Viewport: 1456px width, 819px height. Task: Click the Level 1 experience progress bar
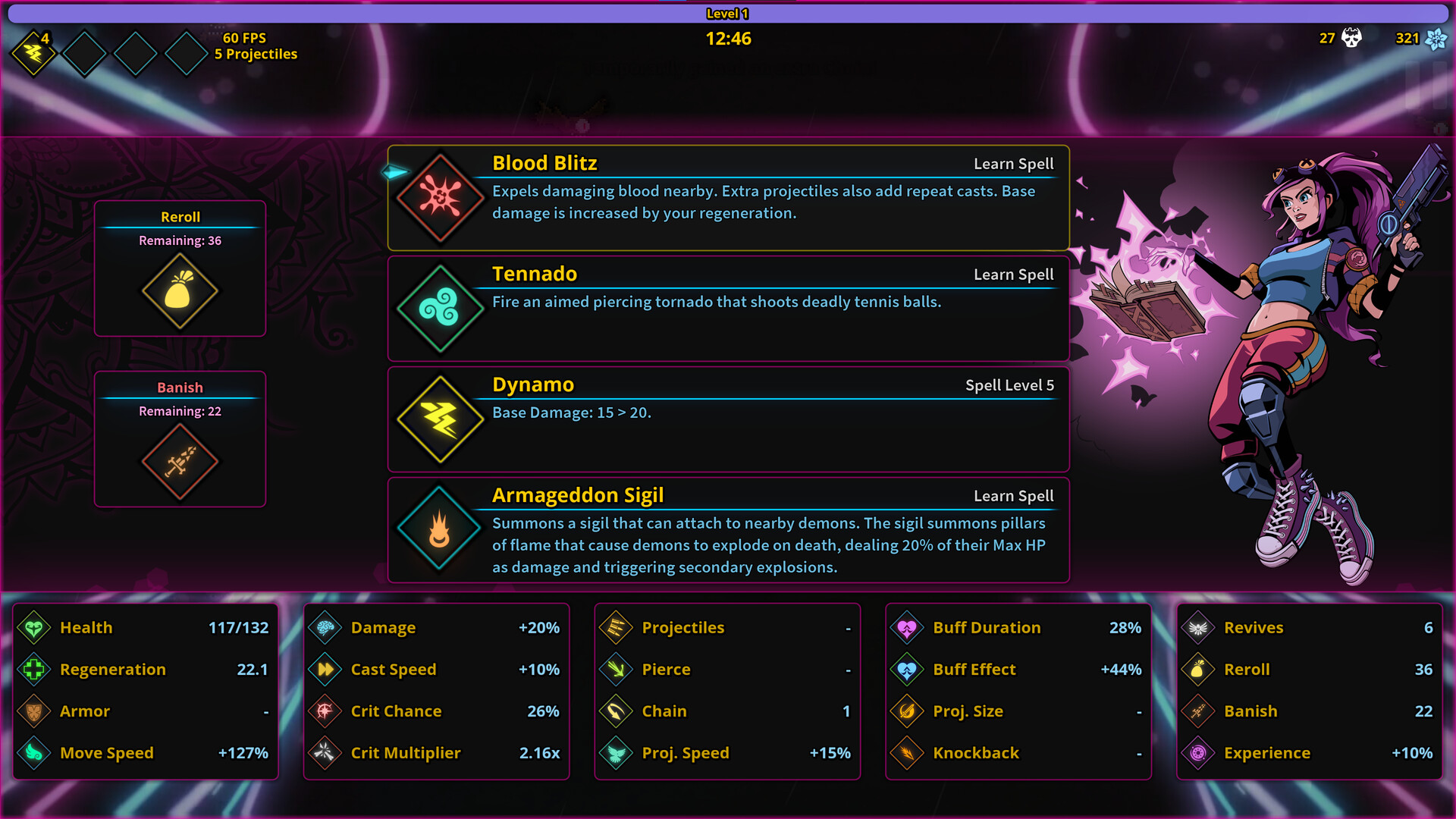coord(728,13)
